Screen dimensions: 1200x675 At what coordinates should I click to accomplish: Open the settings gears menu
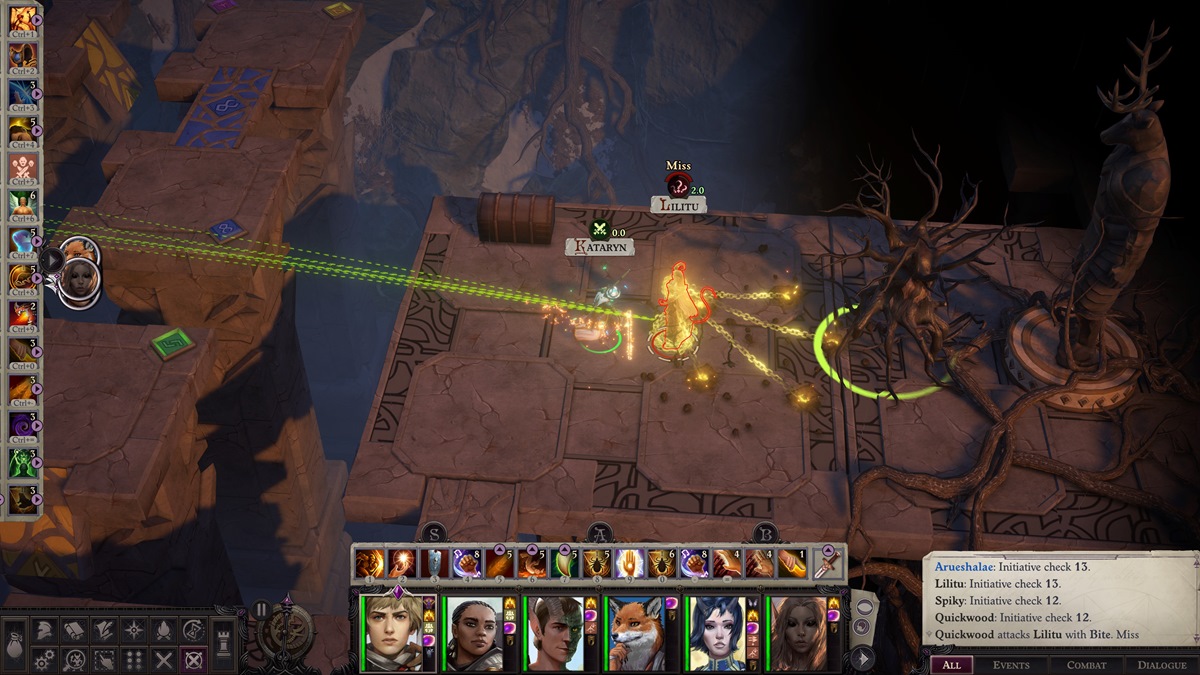click(45, 660)
